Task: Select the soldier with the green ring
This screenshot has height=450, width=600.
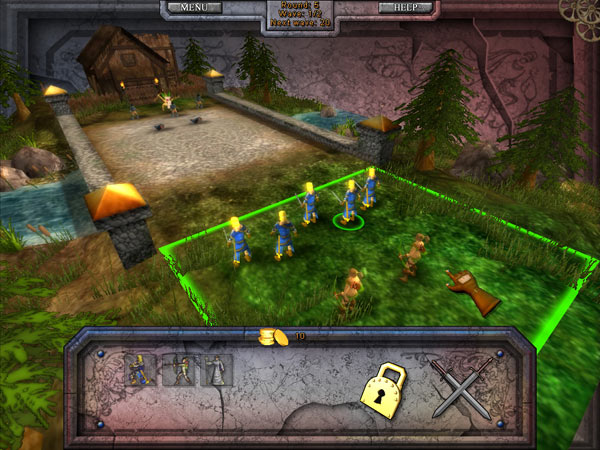Action: click(349, 204)
